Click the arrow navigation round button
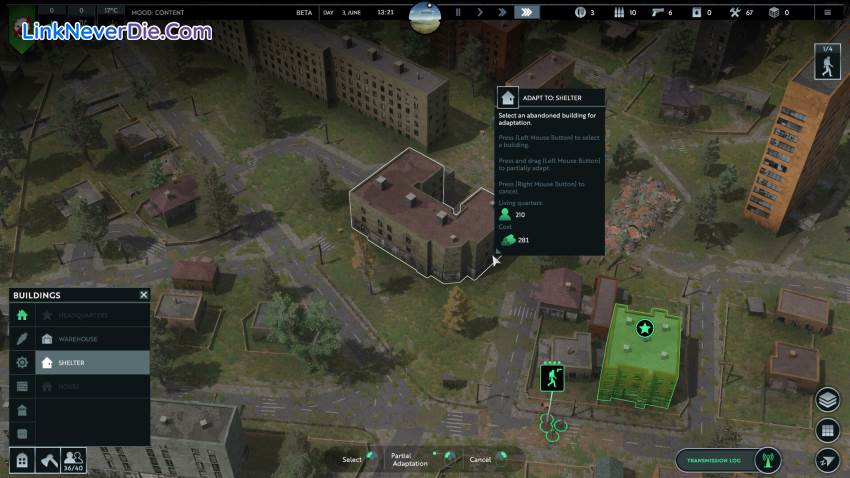 click(x=827, y=459)
